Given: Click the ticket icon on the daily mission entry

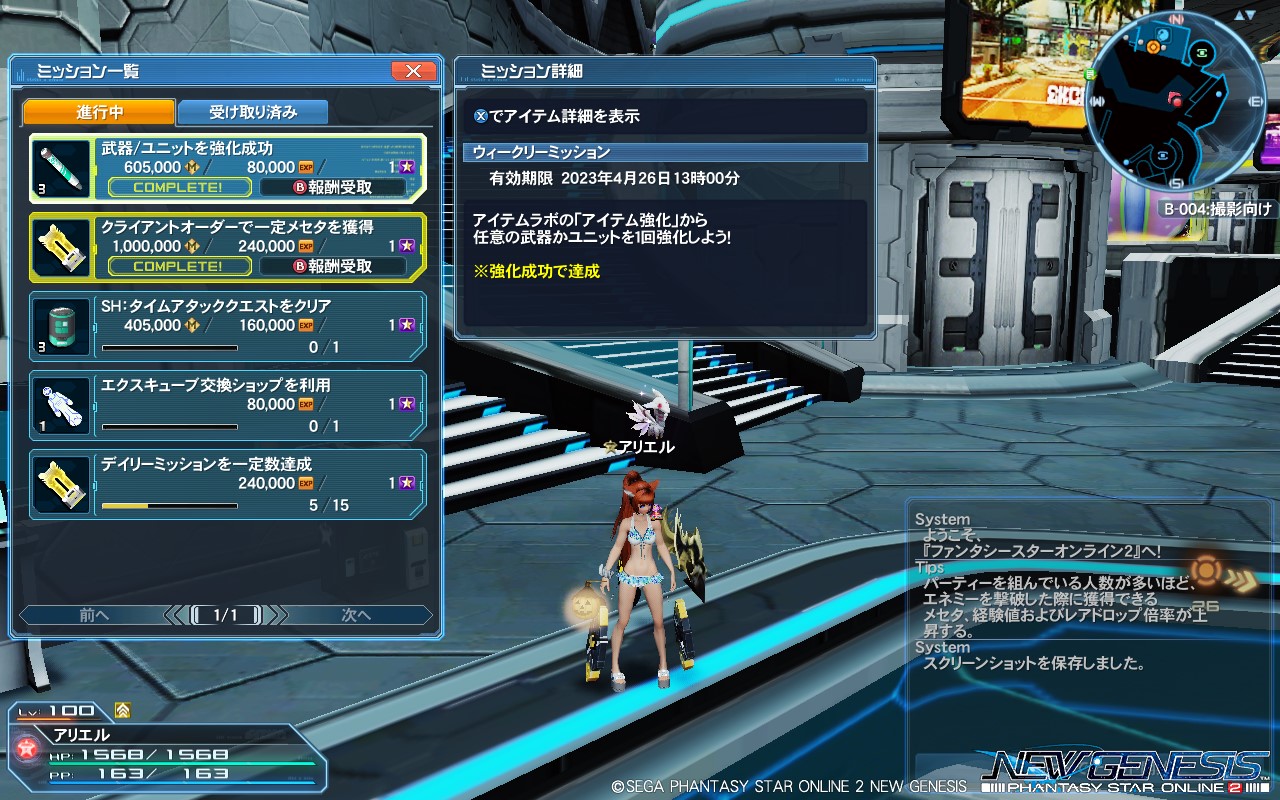Looking at the screenshot, I should tap(60, 485).
